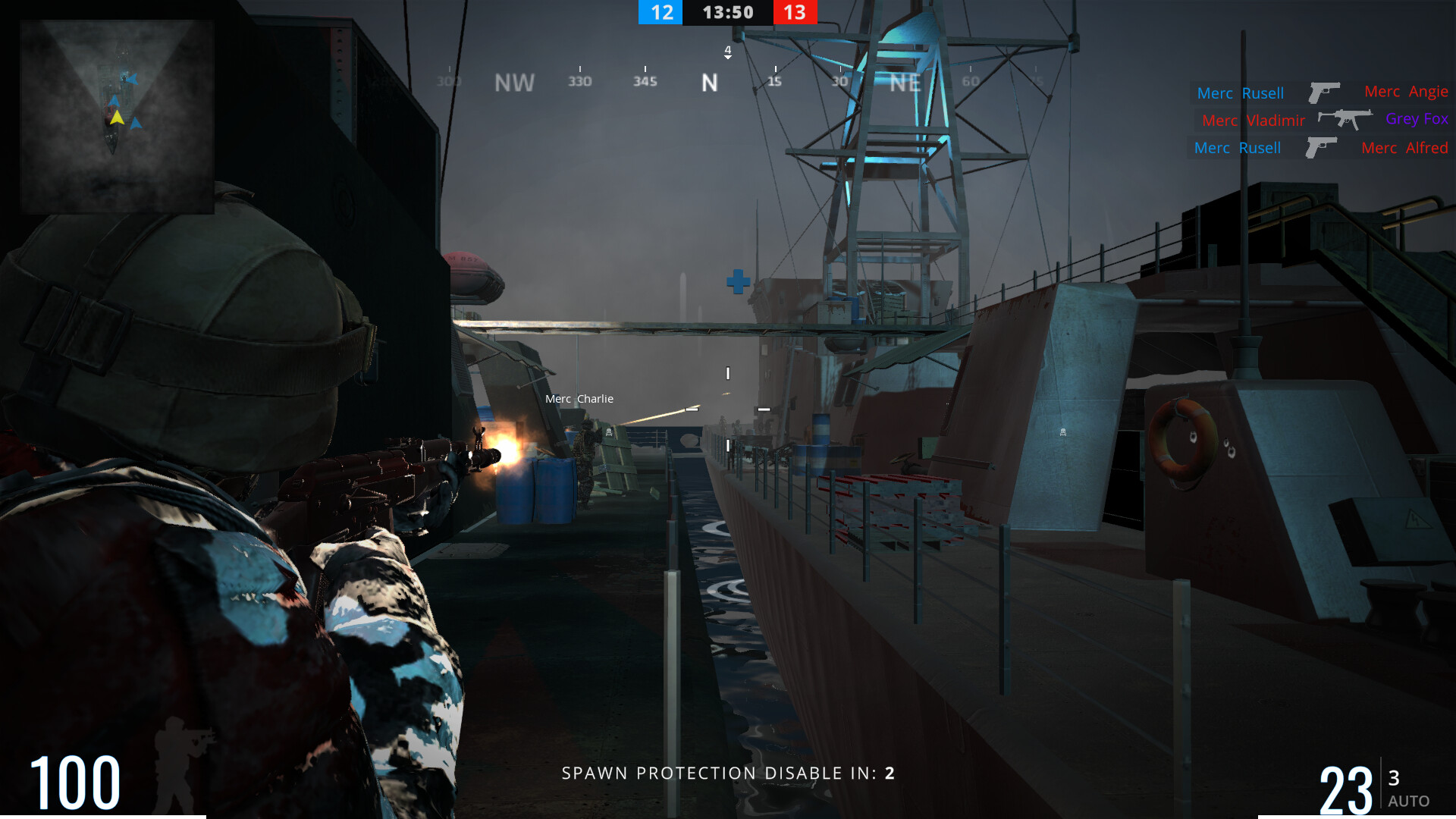Click the pistol icon beside Merc Alfred
The width and height of the screenshot is (1456, 819).
tap(1320, 146)
